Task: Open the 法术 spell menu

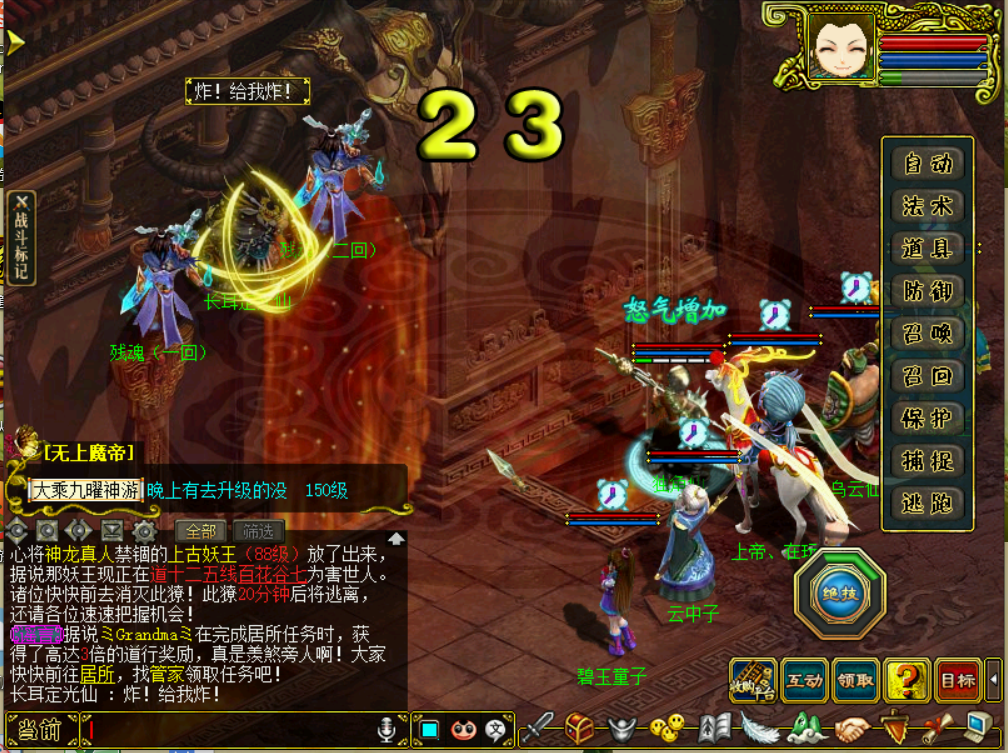Action: [927, 207]
